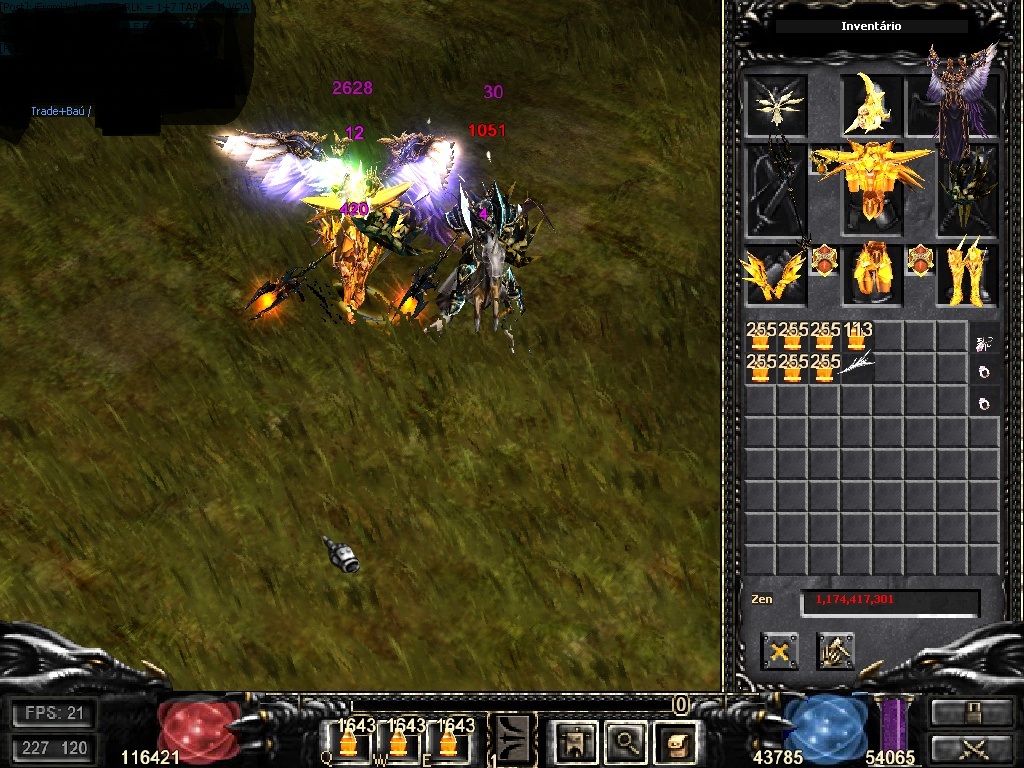The width and height of the screenshot is (1024, 768).
Task: Select the golden pants equipment slot
Action: coord(872,274)
